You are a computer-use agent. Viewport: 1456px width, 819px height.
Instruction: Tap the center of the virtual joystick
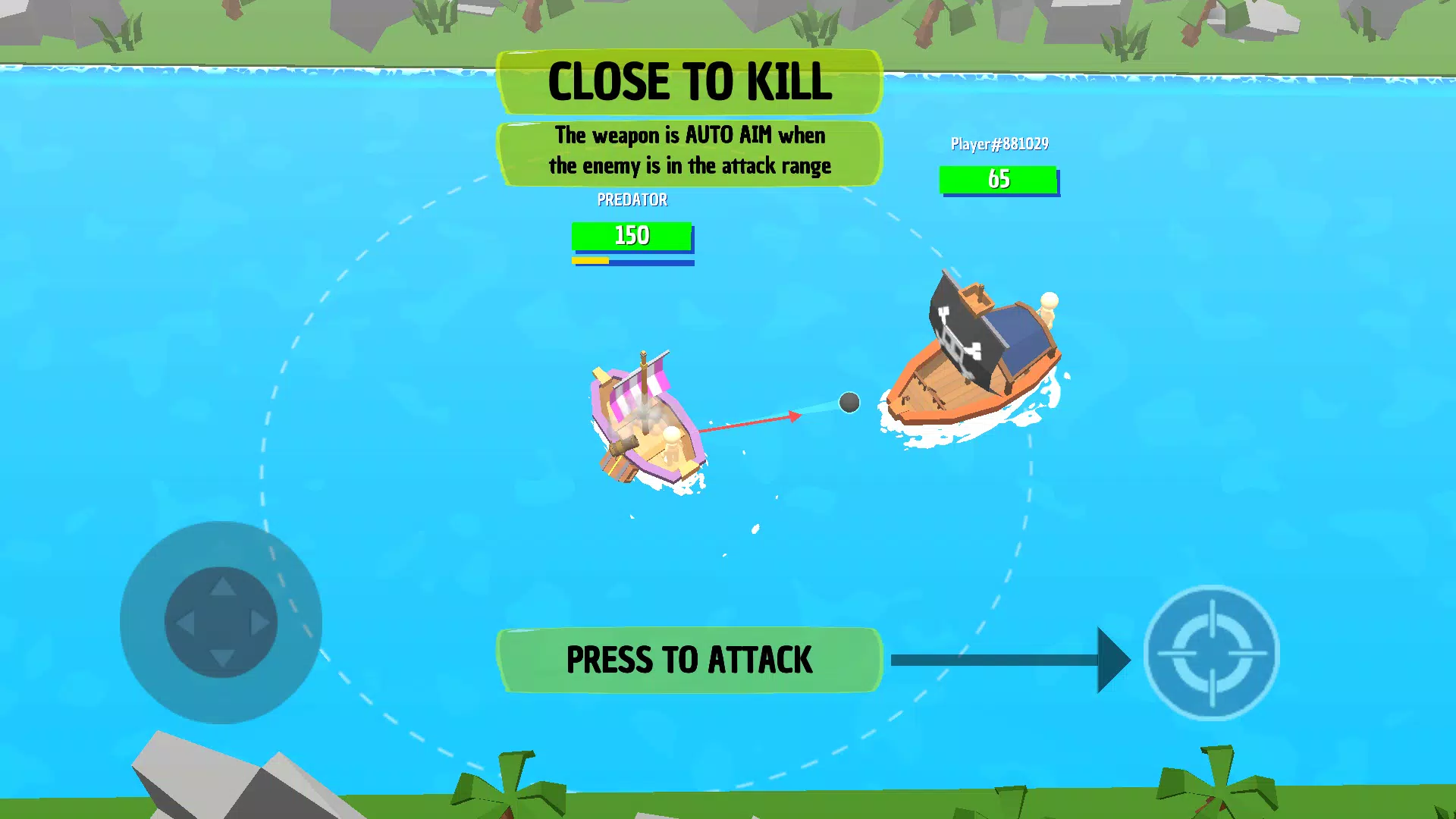221,622
